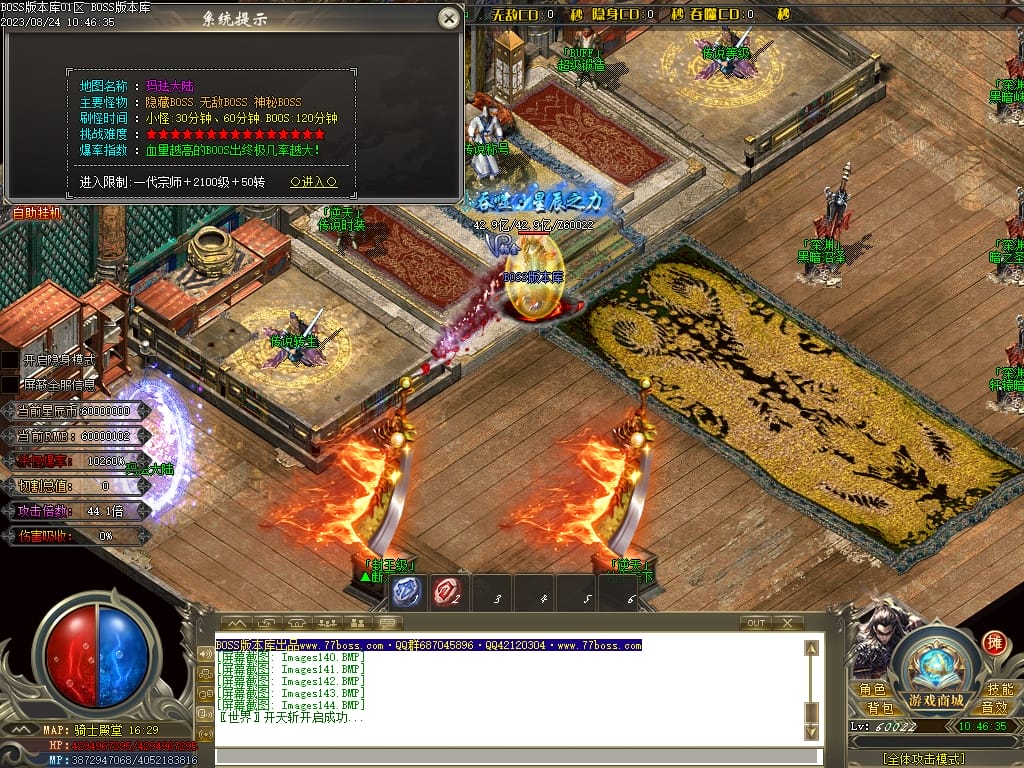Toggle the 屏蔽全服信息 checkbox
Screen dimensions: 1024x768
click(x=10, y=384)
